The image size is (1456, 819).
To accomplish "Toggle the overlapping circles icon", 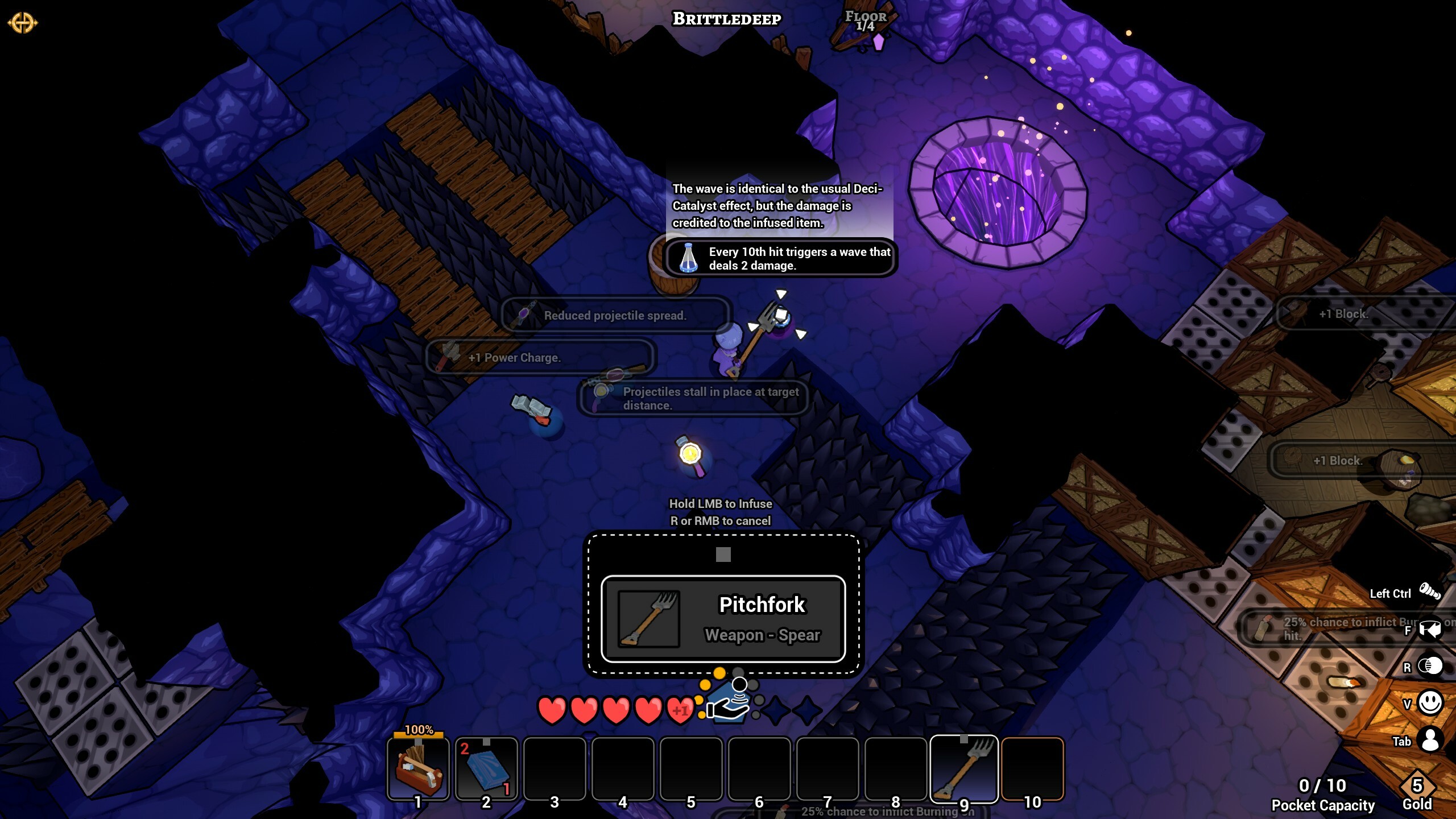I will pyautogui.click(x=1430, y=666).
